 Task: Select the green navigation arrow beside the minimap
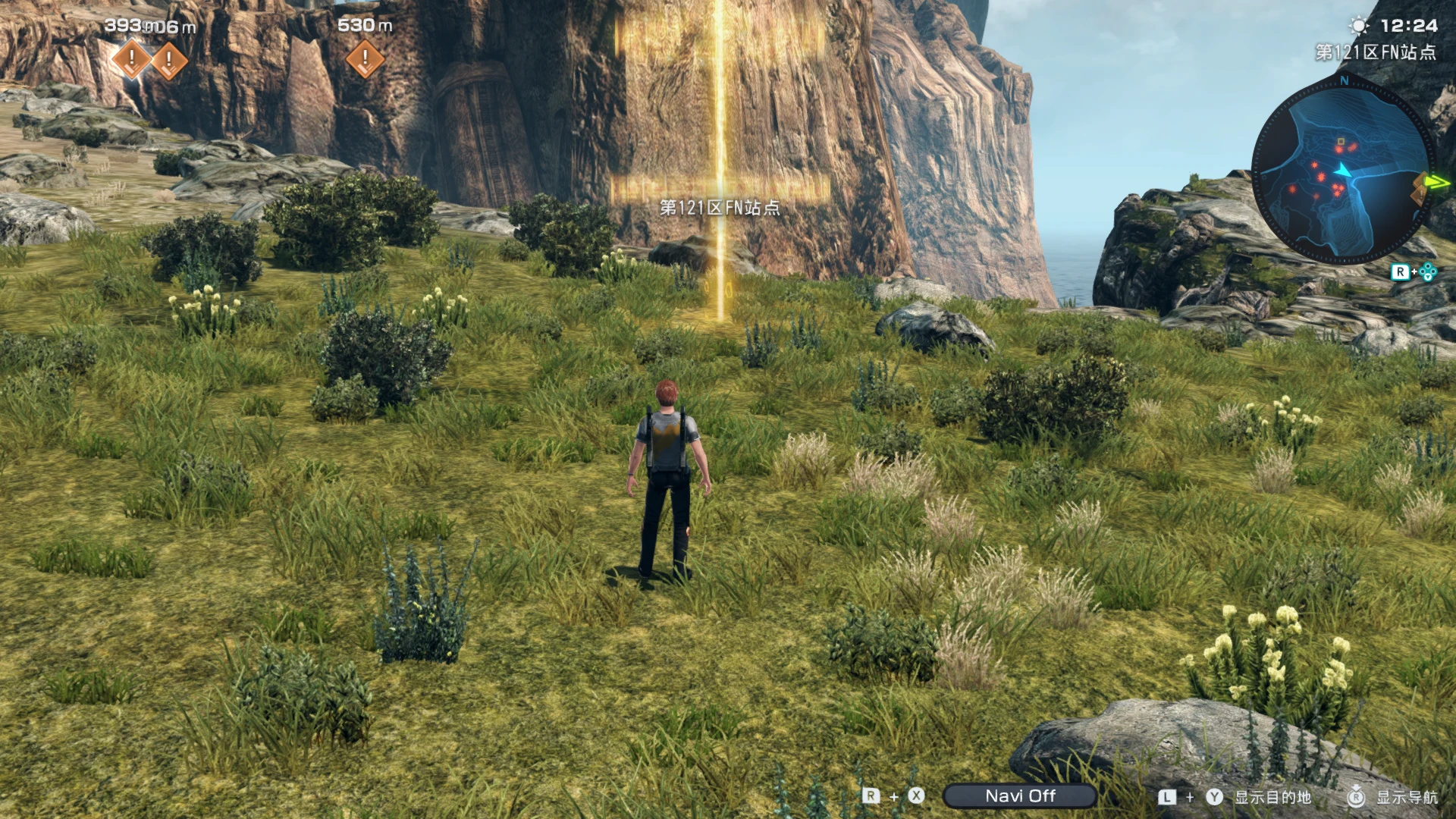point(1436,182)
